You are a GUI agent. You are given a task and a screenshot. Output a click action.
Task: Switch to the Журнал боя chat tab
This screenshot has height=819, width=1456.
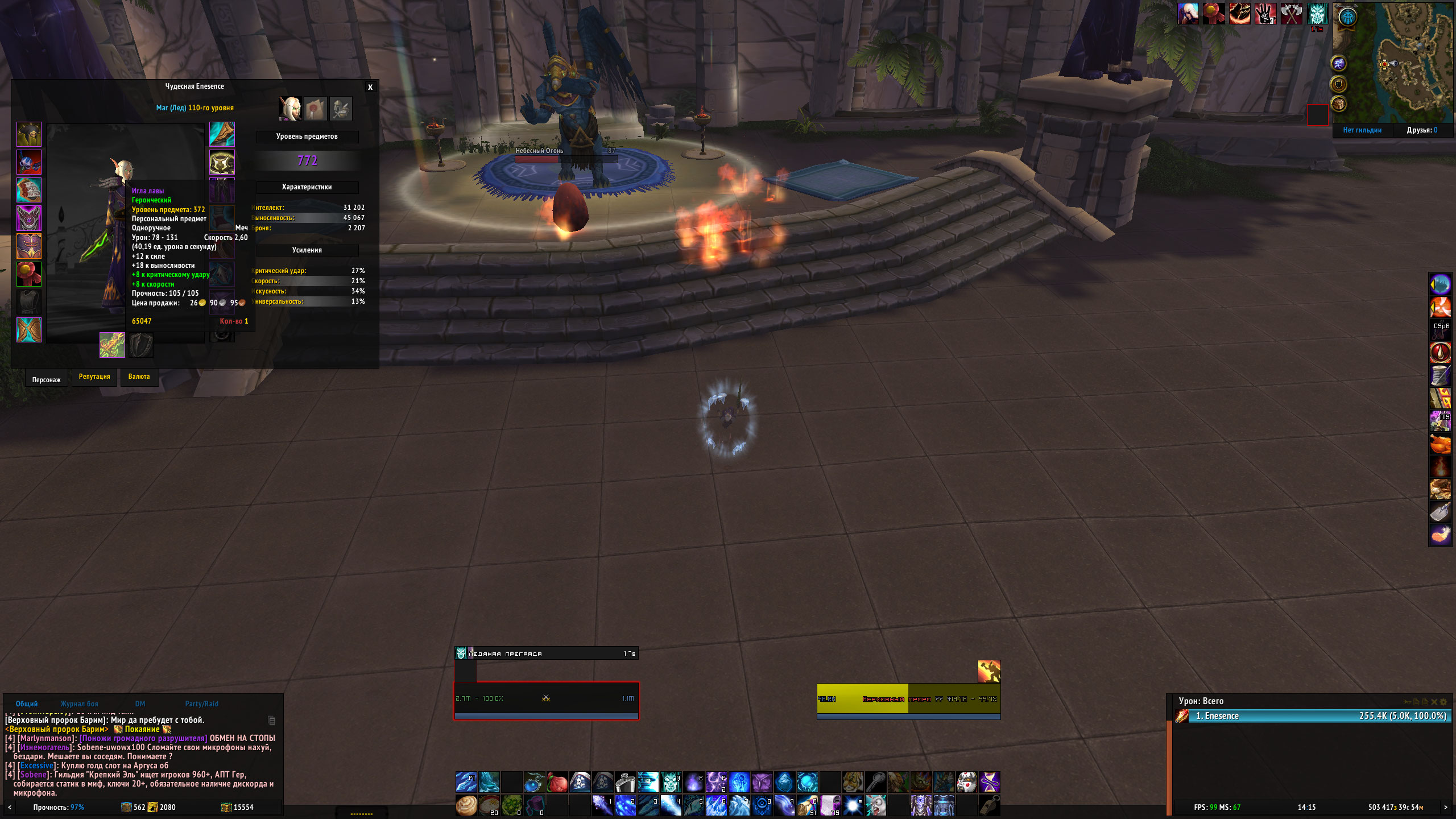[x=80, y=704]
